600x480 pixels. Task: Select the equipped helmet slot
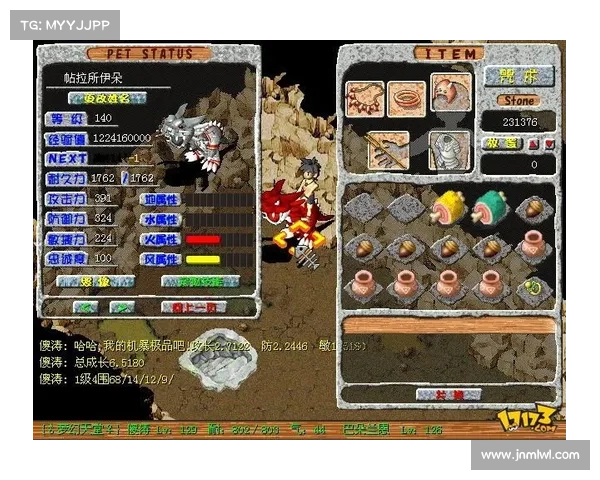coord(450,92)
